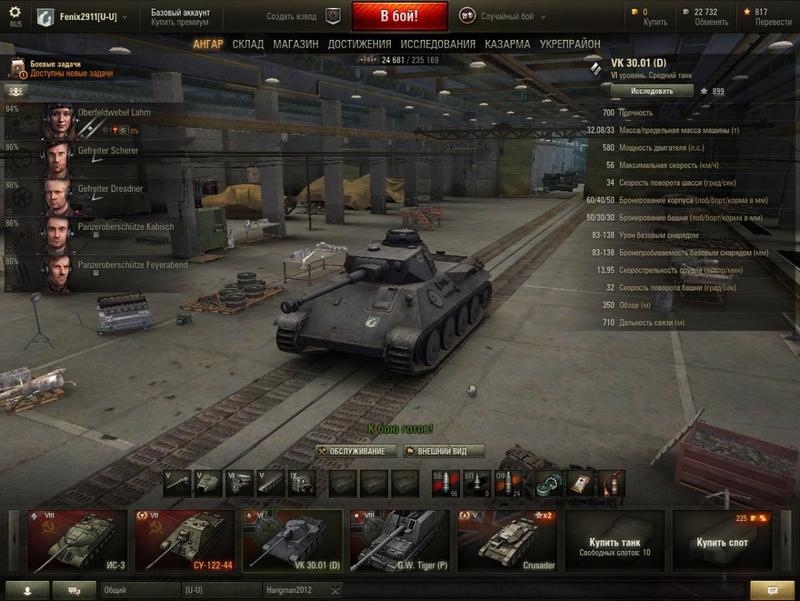Select the Crusader tank
Viewport: 800px width, 601px height.
click(507, 540)
